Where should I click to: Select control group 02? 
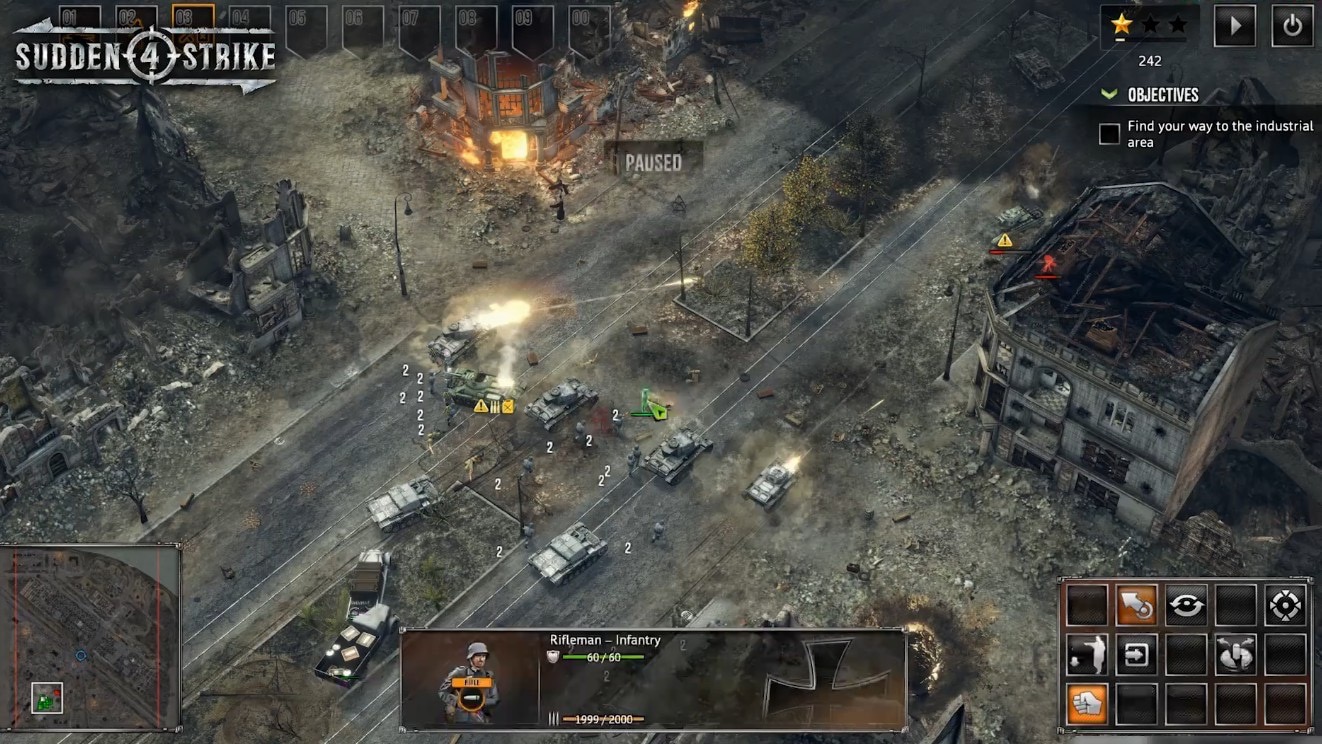[137, 18]
